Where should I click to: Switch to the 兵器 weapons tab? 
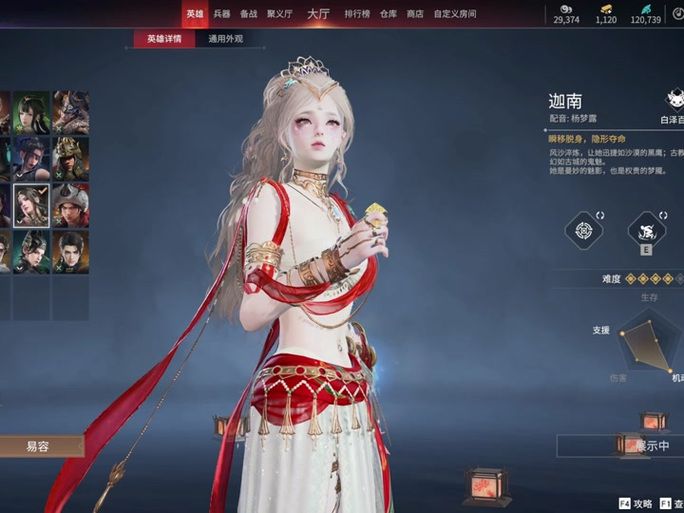coord(221,14)
